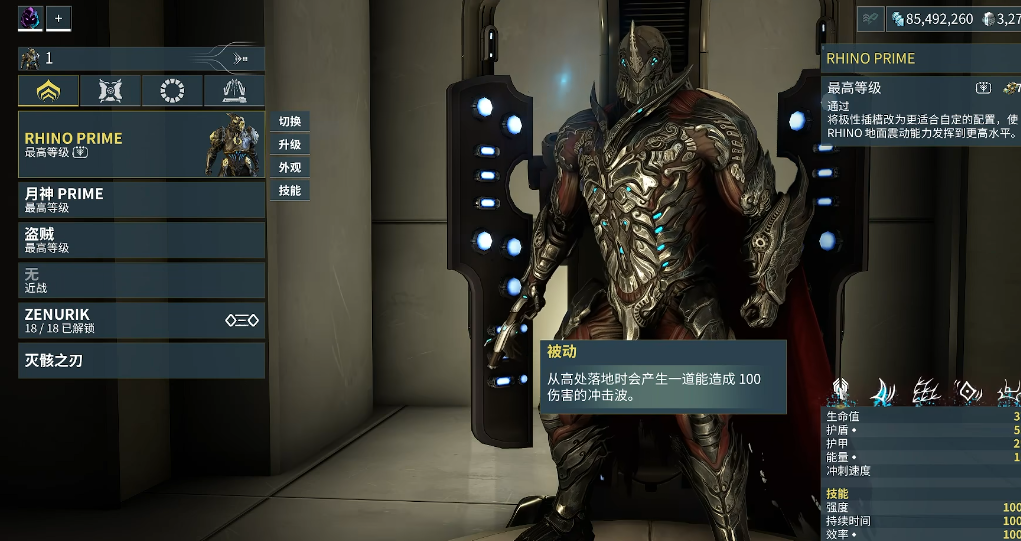Select the 灭骸之刃 slot
The height and width of the screenshot is (541, 1021).
click(x=141, y=360)
